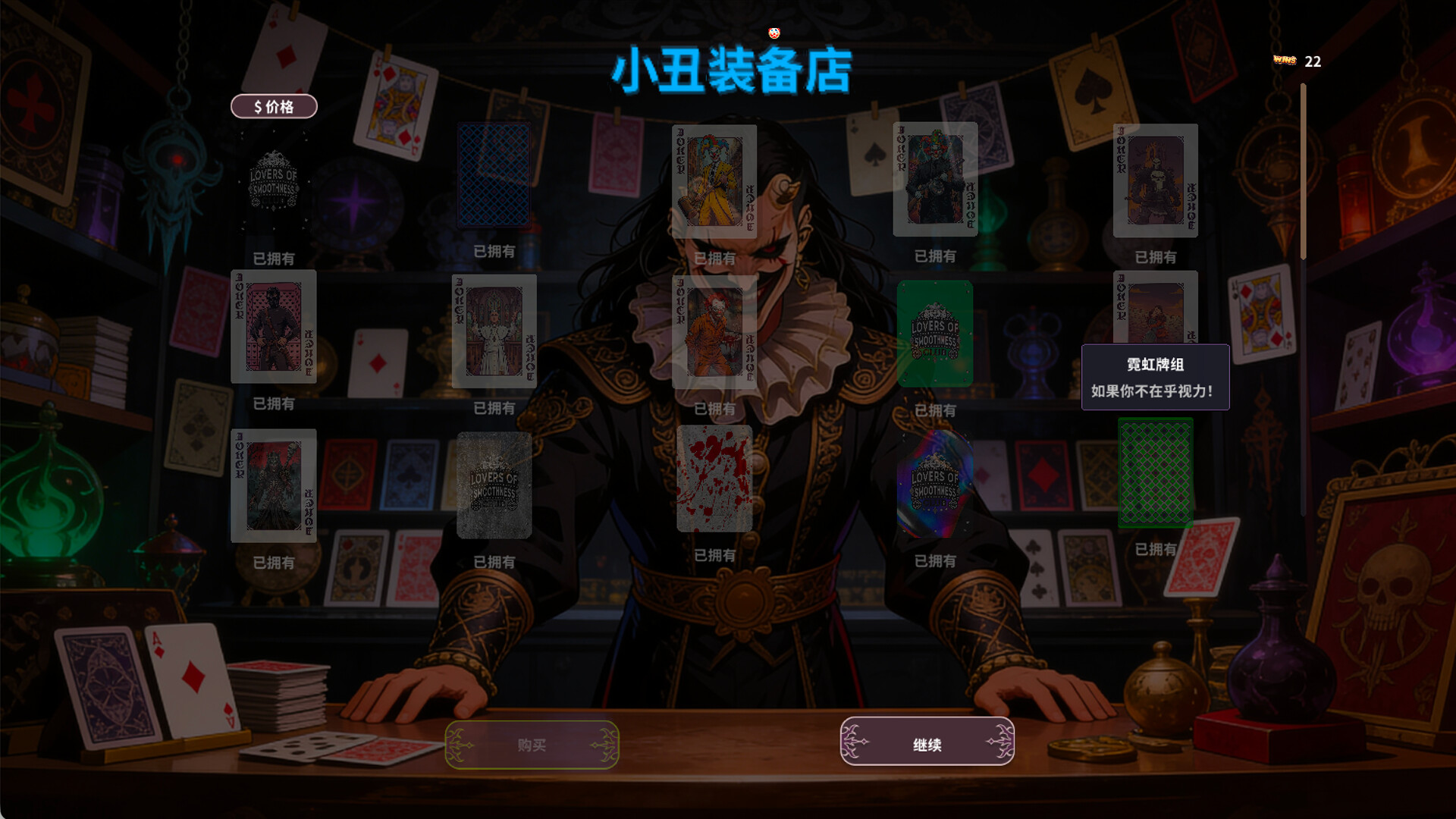Select the yellow-suited Joker card in top row

coord(714,180)
